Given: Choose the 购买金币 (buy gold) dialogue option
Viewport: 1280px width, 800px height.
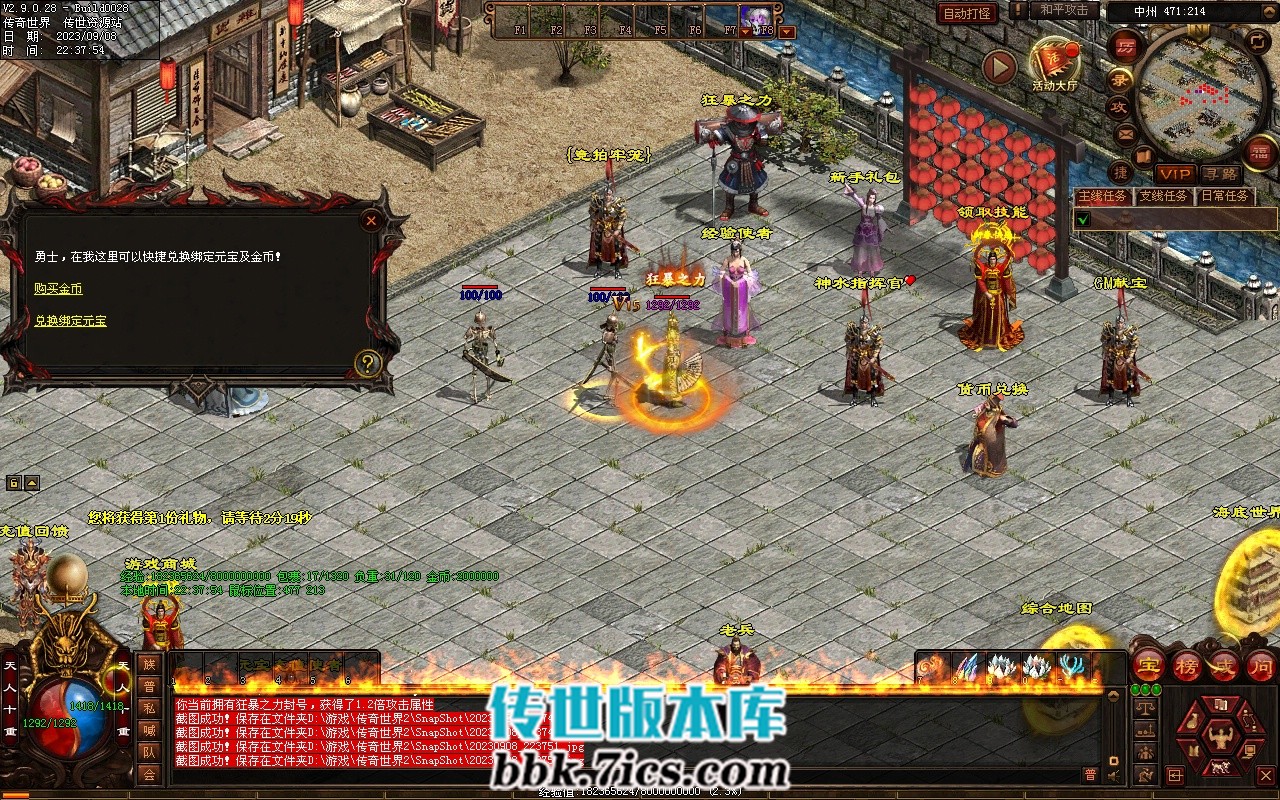Looking at the screenshot, I should click(x=58, y=289).
